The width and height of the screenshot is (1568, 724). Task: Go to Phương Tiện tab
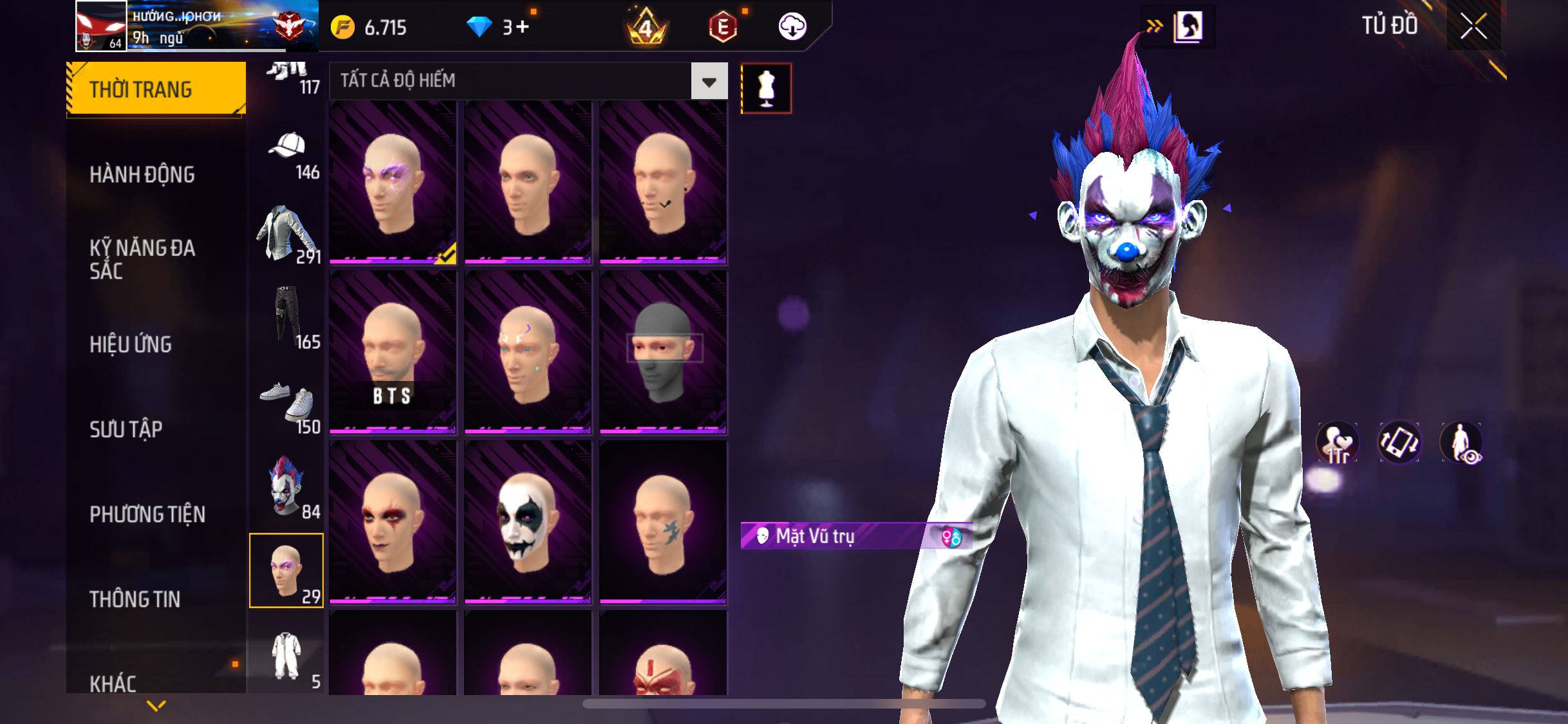point(147,514)
